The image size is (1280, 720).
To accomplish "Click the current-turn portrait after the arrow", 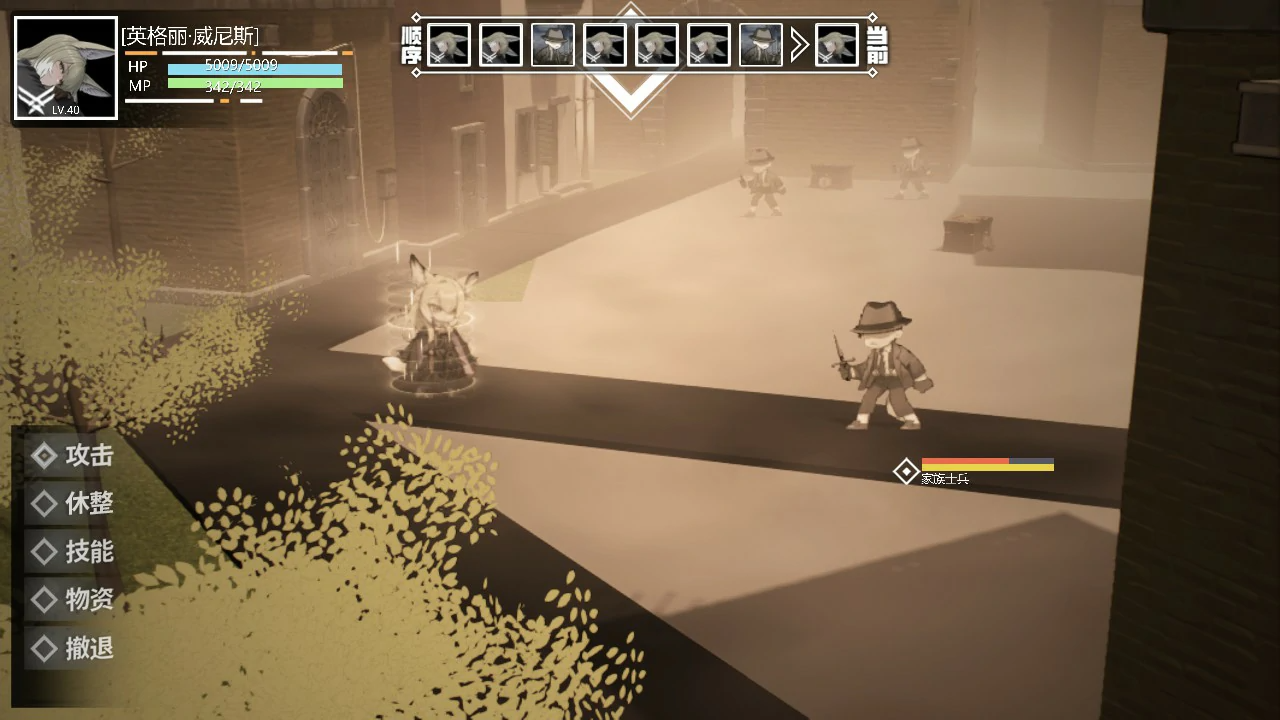I will click(836, 45).
